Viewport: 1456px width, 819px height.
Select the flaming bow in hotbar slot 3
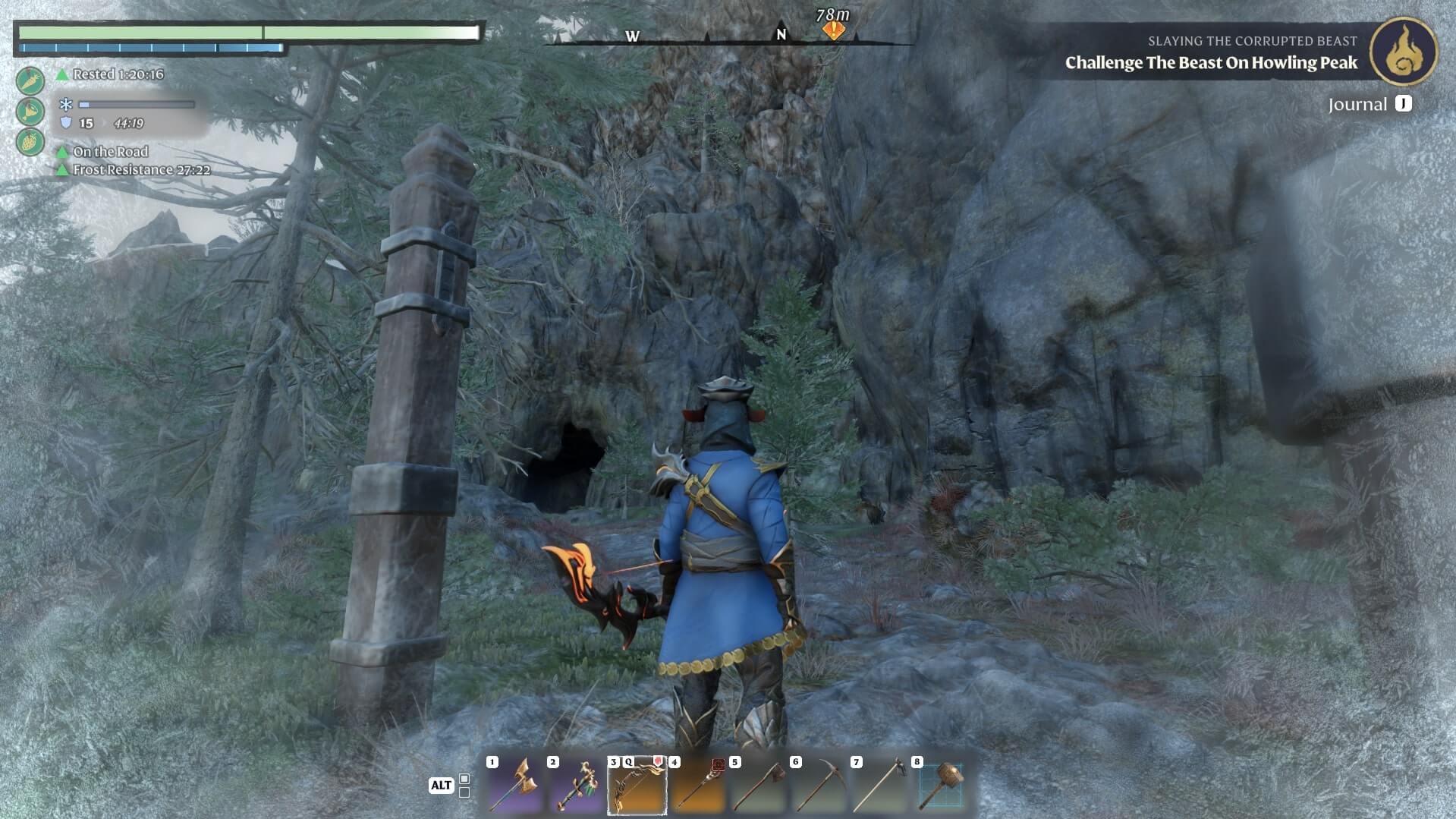637,786
